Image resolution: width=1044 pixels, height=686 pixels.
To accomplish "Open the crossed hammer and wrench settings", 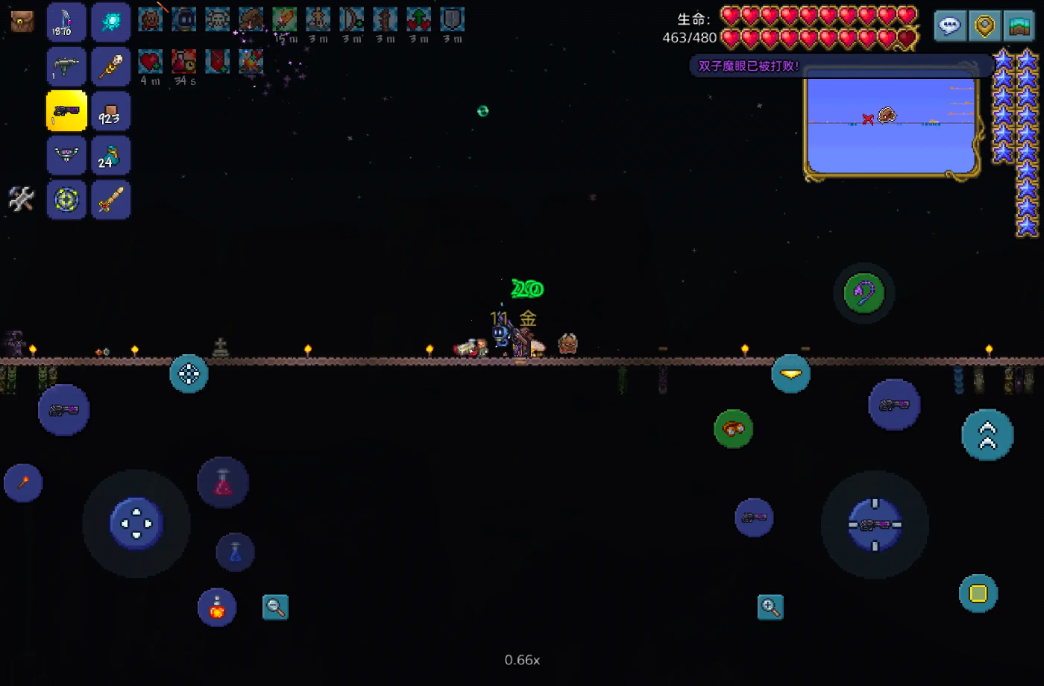I will click(22, 199).
